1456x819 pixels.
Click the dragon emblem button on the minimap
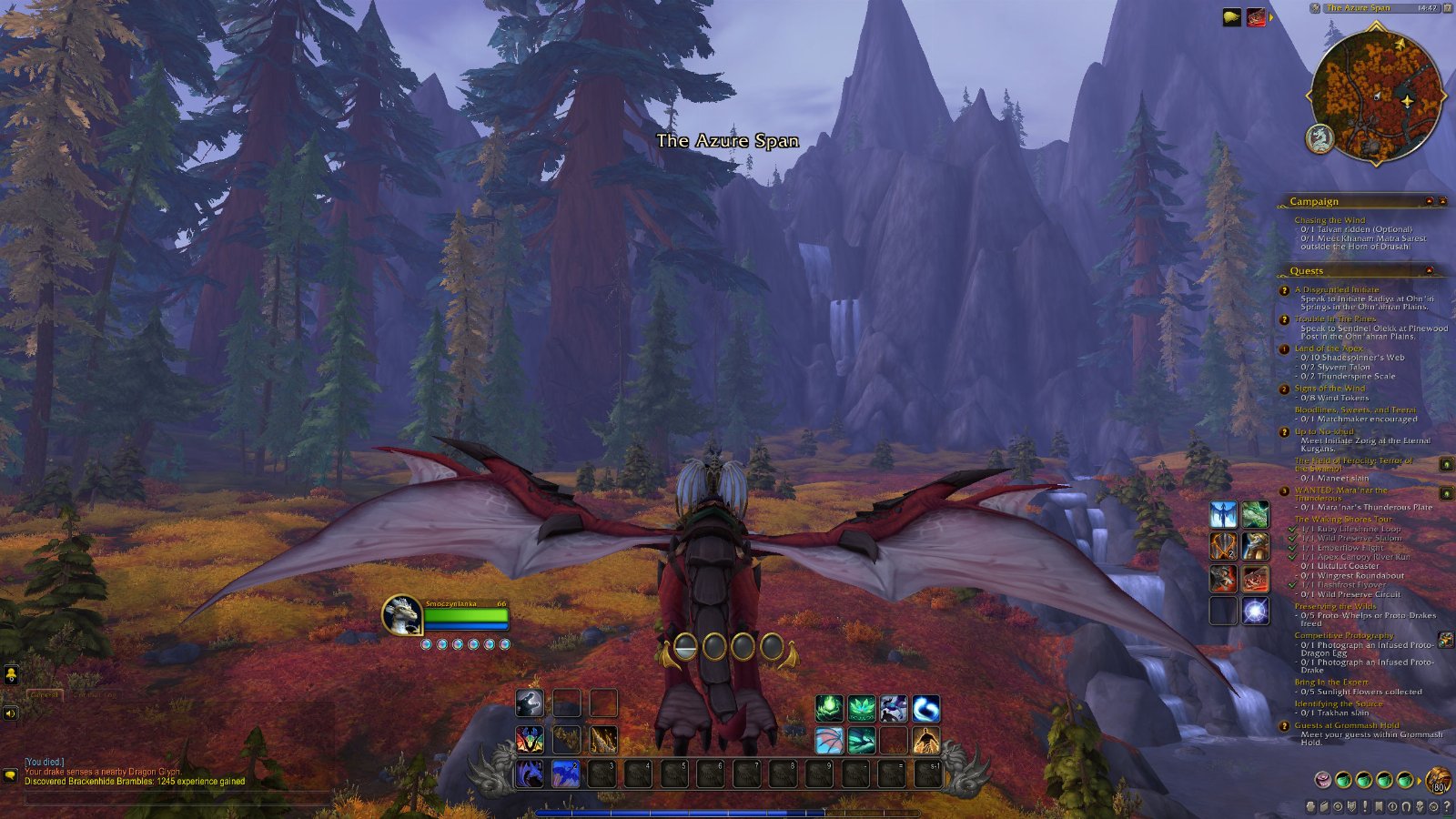click(1320, 138)
